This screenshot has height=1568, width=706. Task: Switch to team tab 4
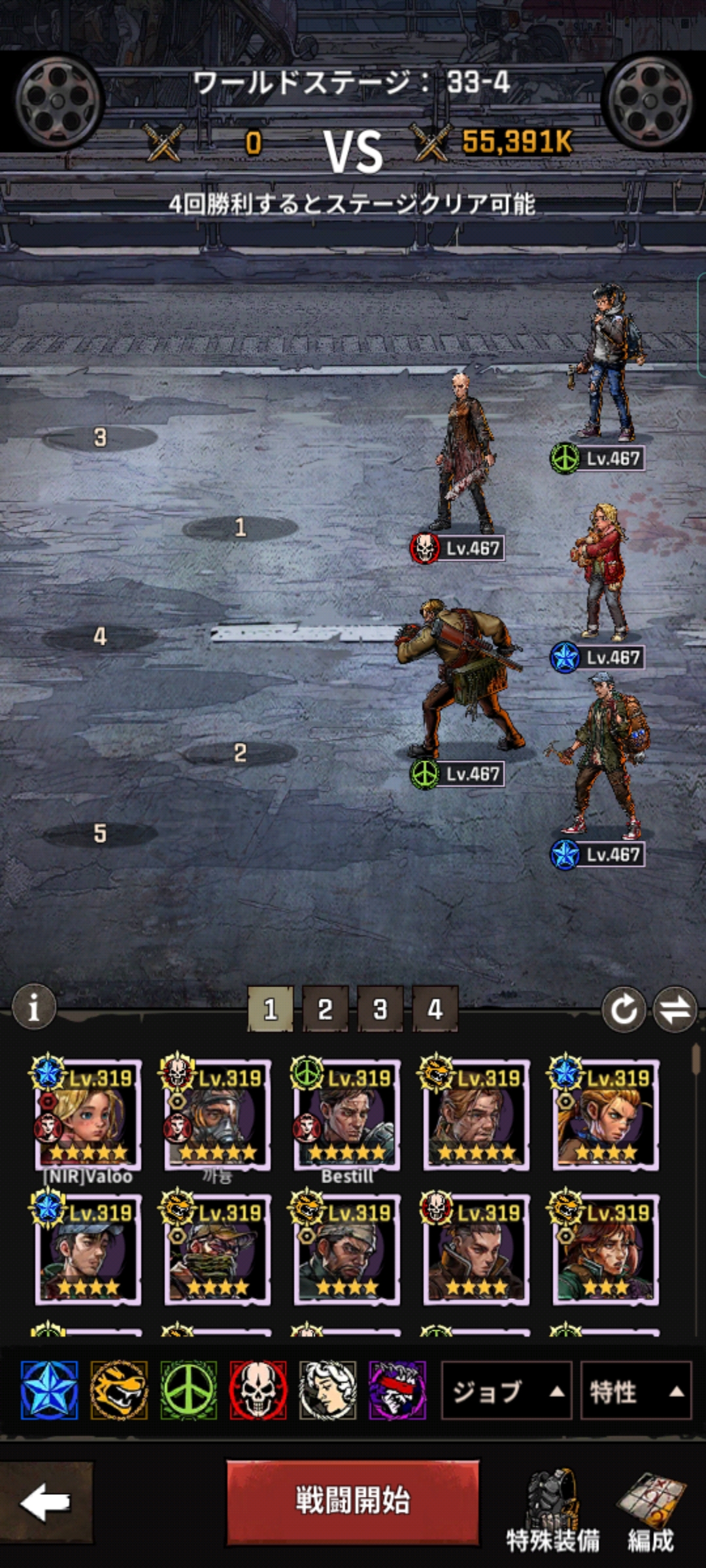[435, 1009]
